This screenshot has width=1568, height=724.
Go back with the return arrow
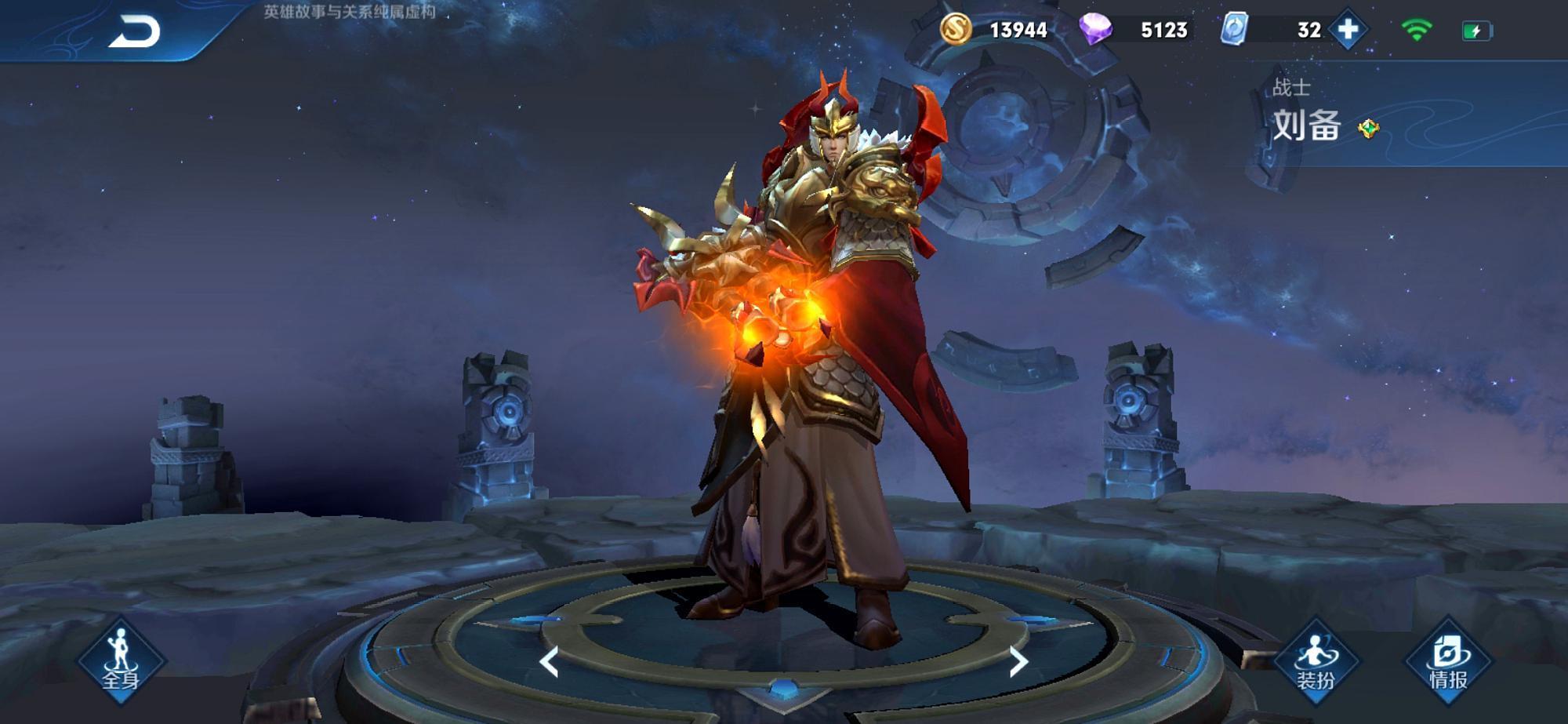click(134, 32)
